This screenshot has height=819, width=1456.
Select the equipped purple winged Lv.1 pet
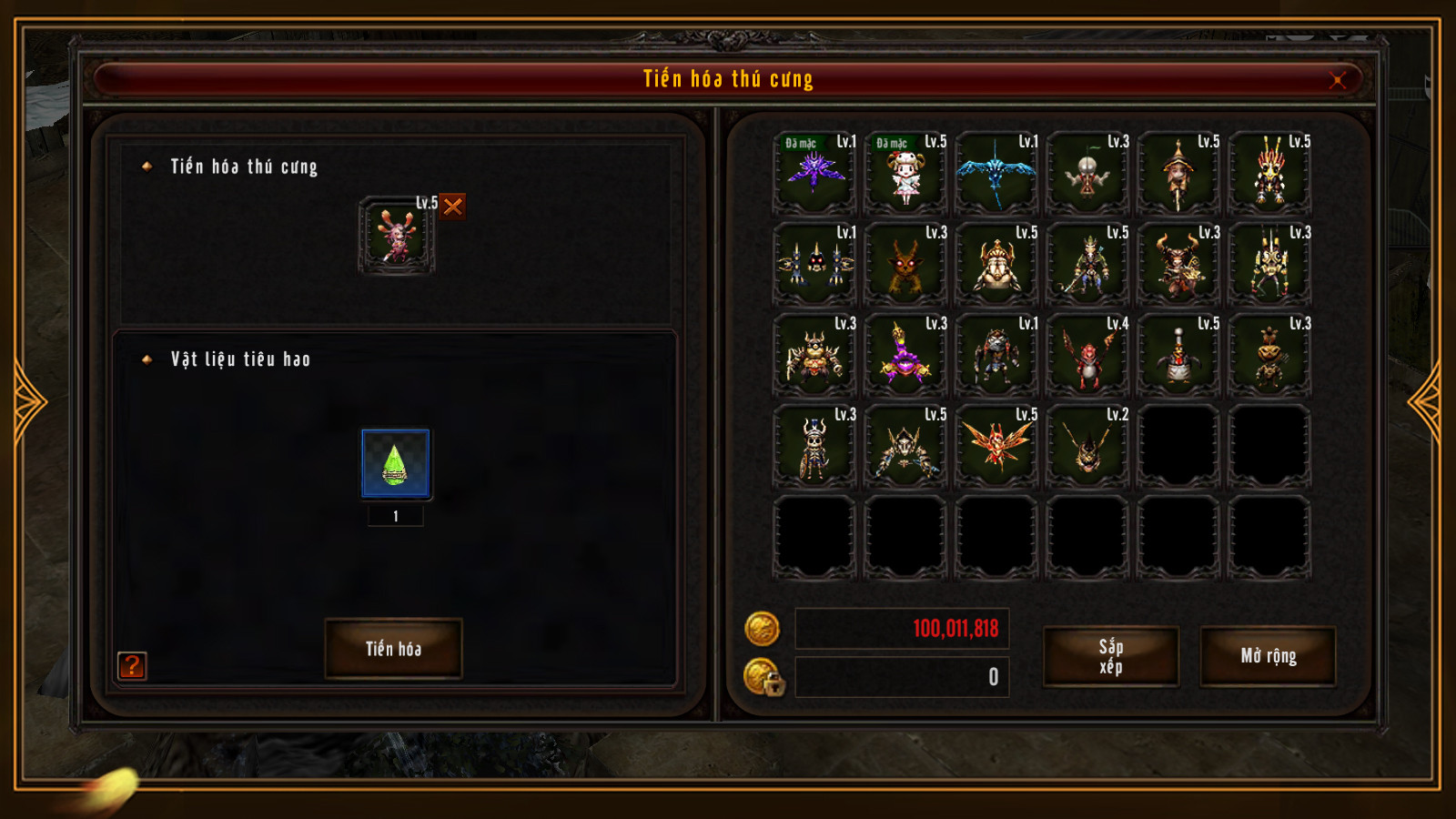click(x=814, y=173)
